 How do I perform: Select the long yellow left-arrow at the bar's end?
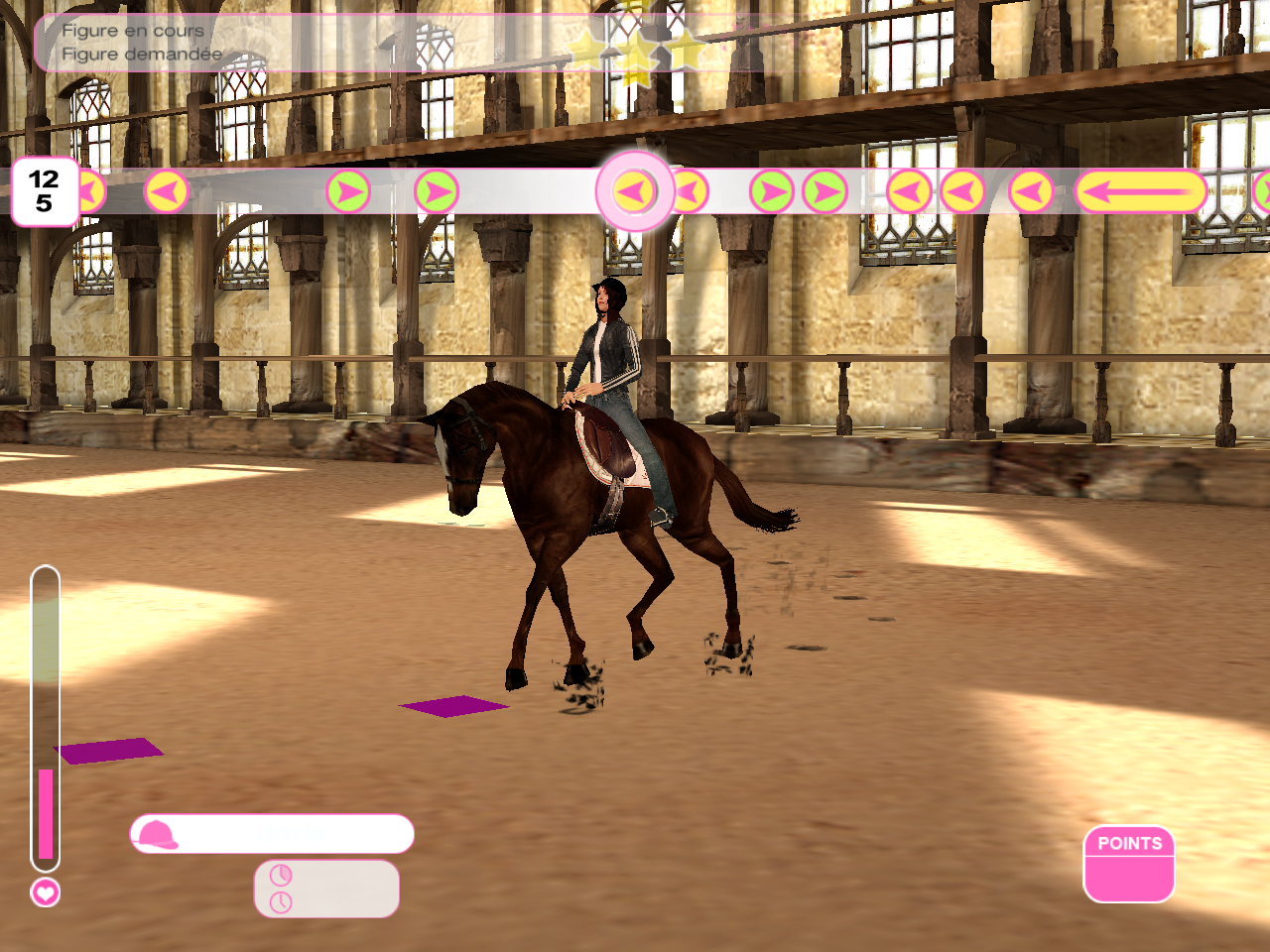point(1143,190)
